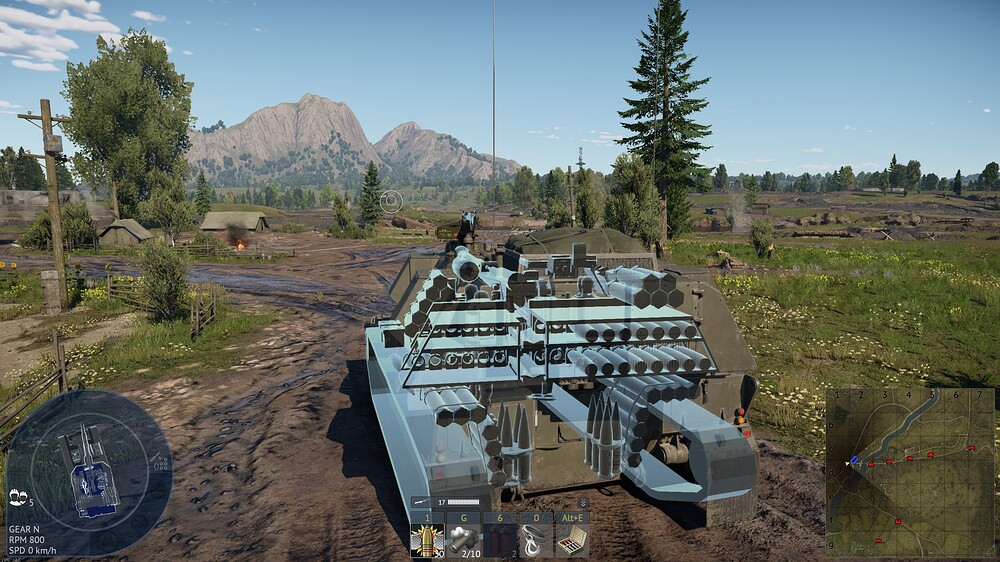1000x562 pixels.
Task: Collapse the action bar with the chevron button
Action: [x=583, y=501]
